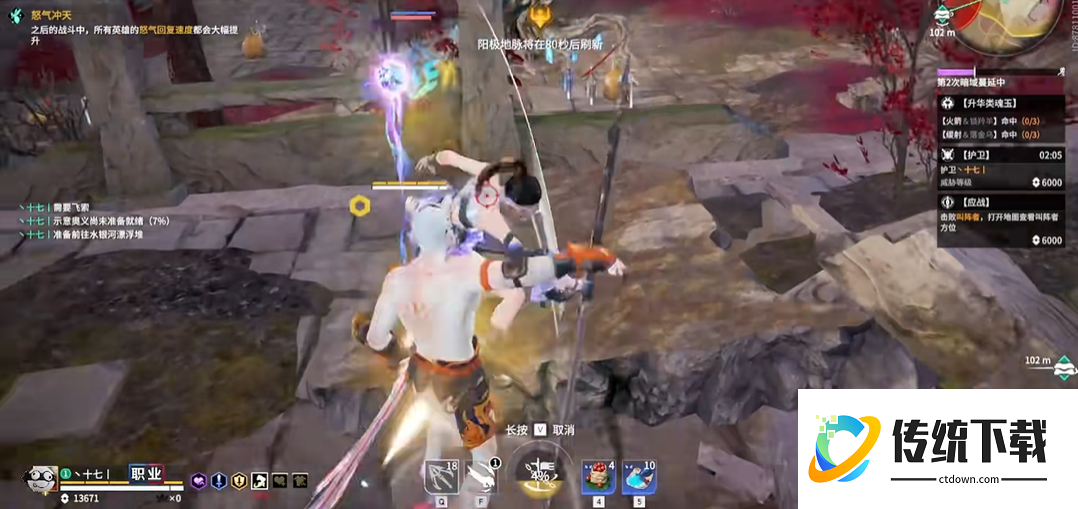
Task: Use the white dash skill icon
Action: pos(483,475)
